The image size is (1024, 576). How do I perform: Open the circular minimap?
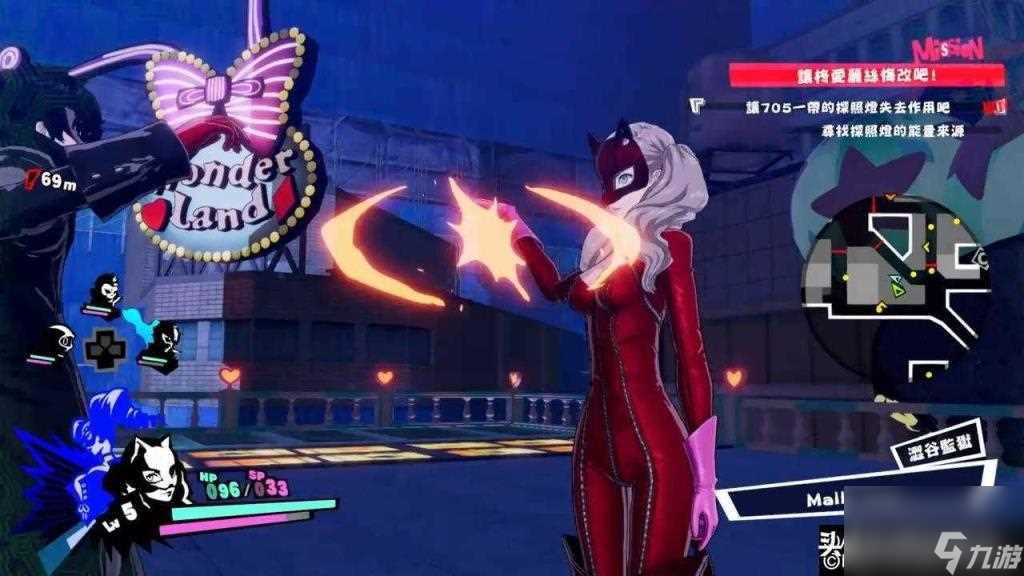pyautogui.click(x=895, y=270)
